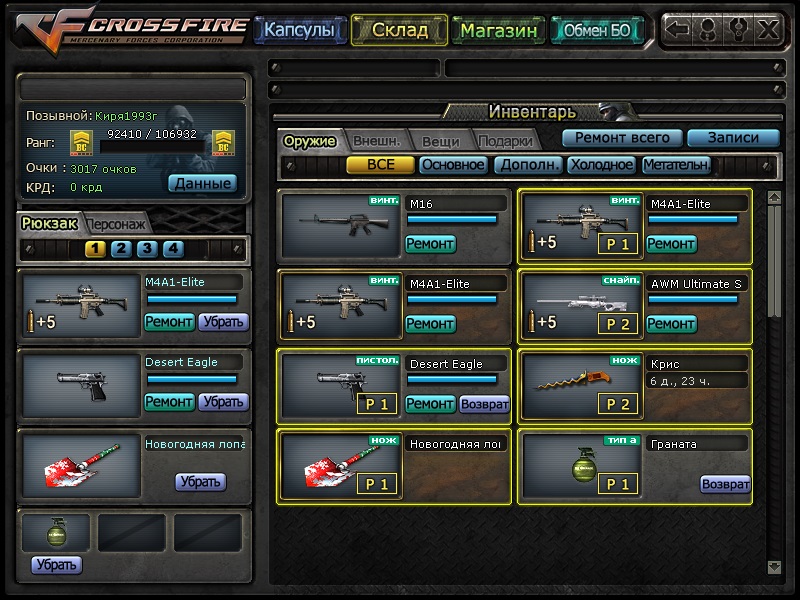The image size is (800, 600).
Task: Open the Капсулы menu
Action: [x=299, y=30]
